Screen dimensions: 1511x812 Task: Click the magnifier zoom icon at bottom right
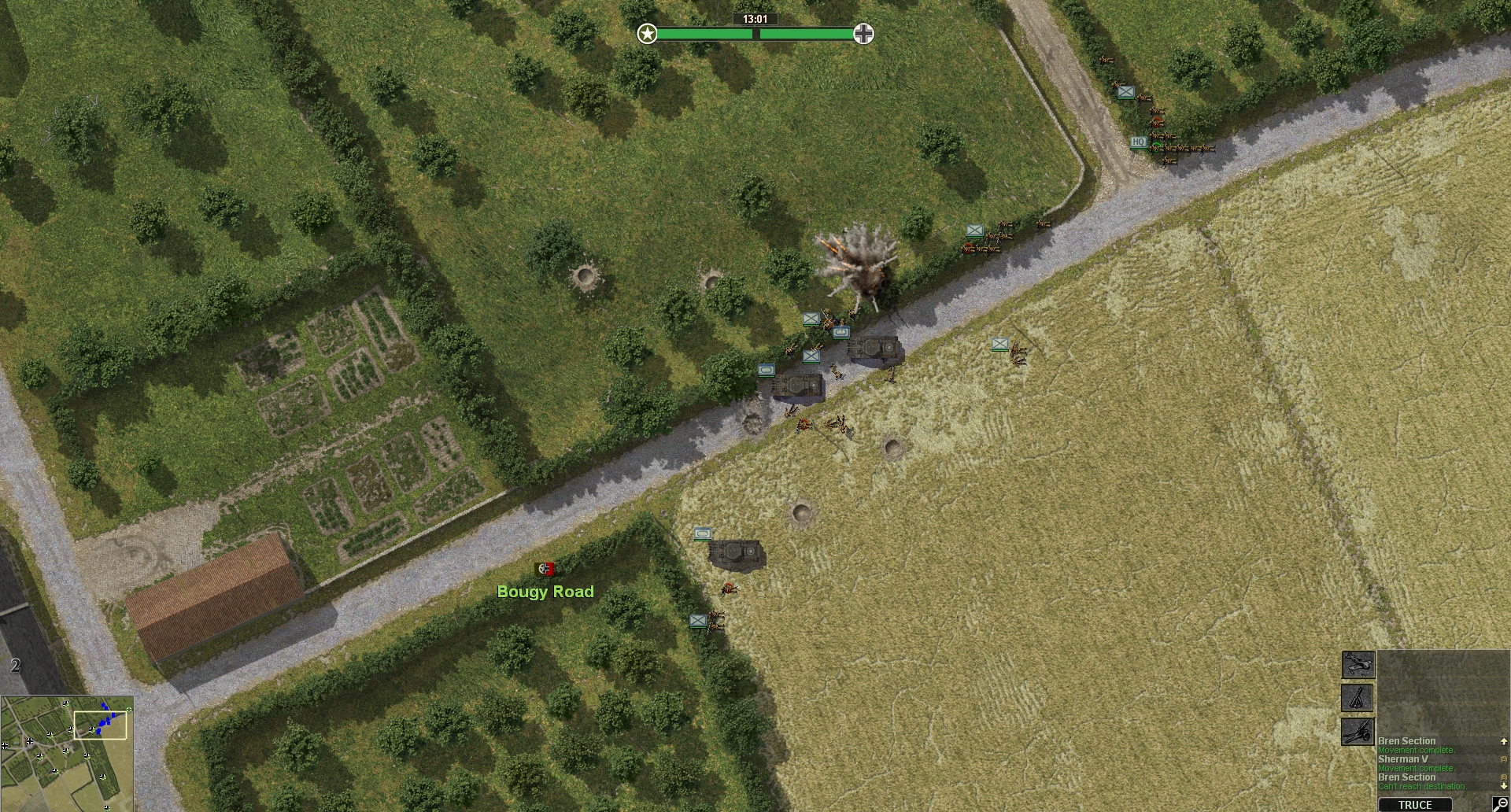1502,804
